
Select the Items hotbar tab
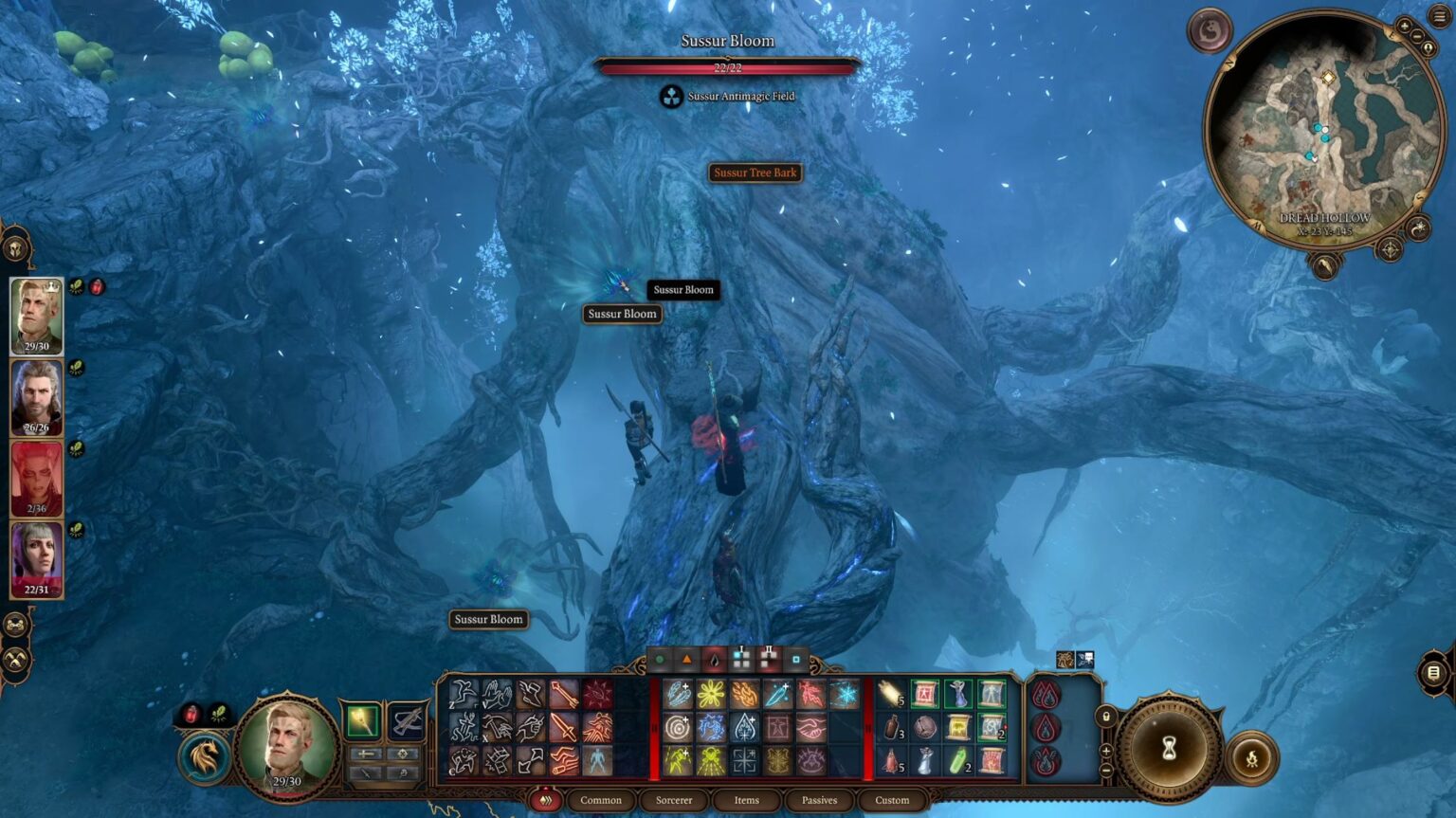pyautogui.click(x=746, y=800)
